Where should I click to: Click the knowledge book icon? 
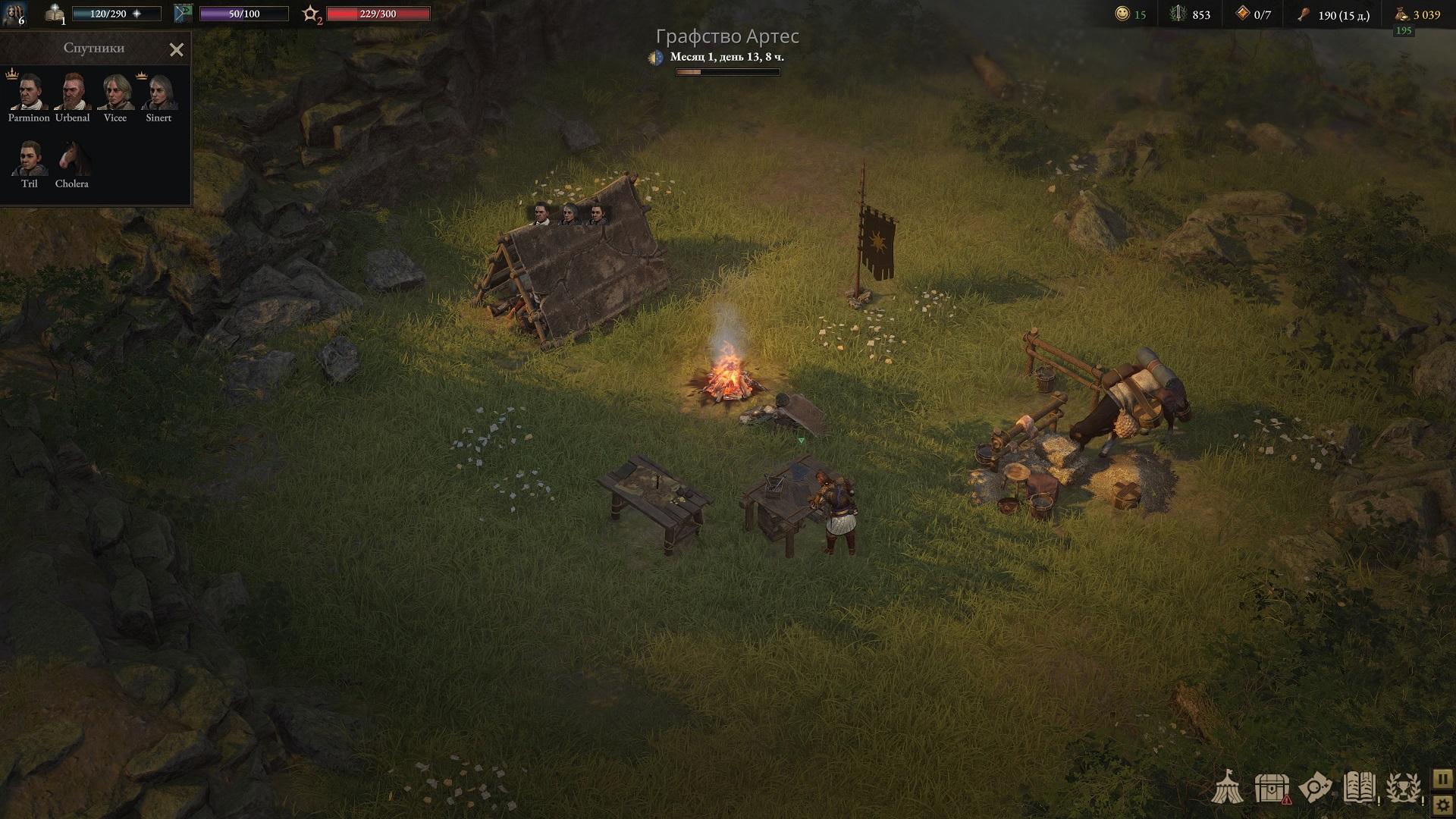(x=55, y=14)
